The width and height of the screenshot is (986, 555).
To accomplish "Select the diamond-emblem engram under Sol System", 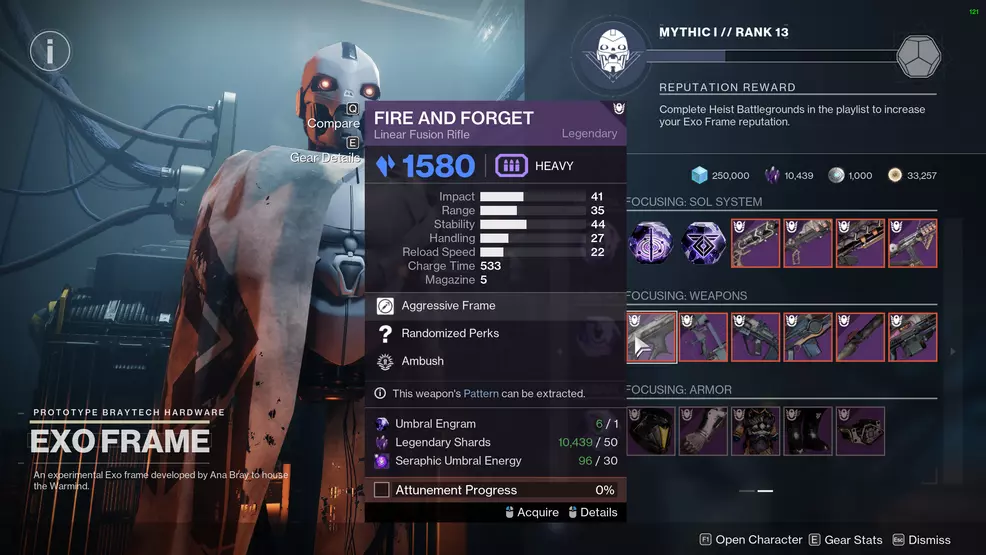I will pyautogui.click(x=704, y=243).
